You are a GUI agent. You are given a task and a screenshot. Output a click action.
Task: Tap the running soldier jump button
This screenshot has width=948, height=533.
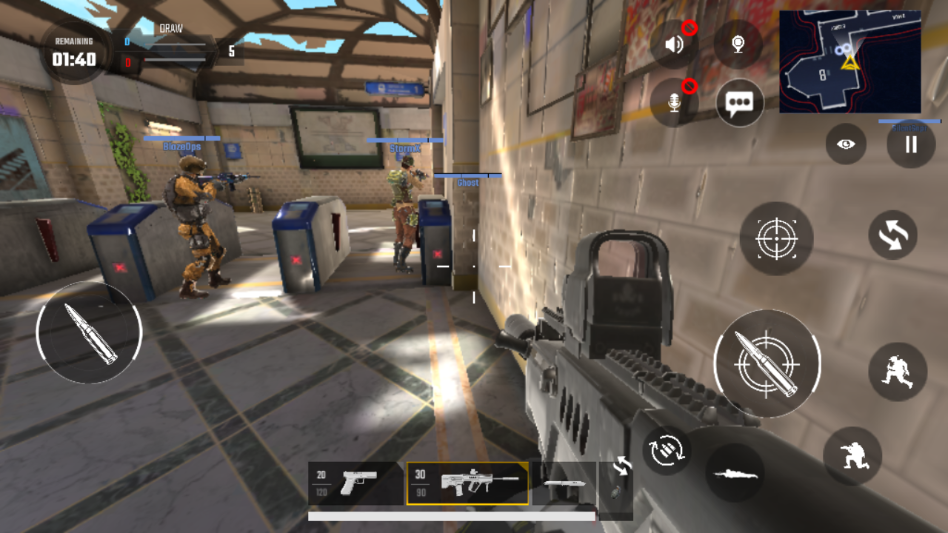pos(897,372)
